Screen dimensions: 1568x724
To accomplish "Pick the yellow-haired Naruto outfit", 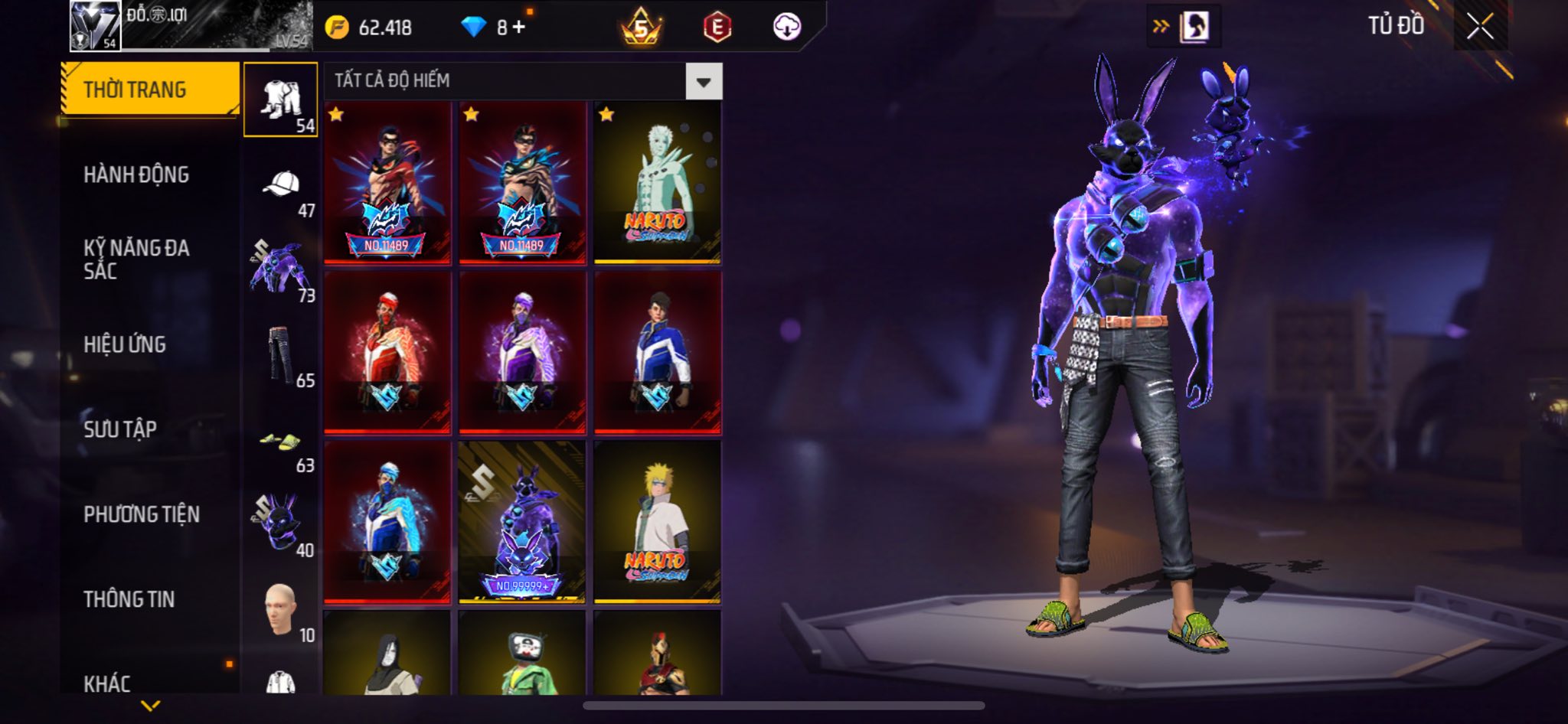I will 657,522.
